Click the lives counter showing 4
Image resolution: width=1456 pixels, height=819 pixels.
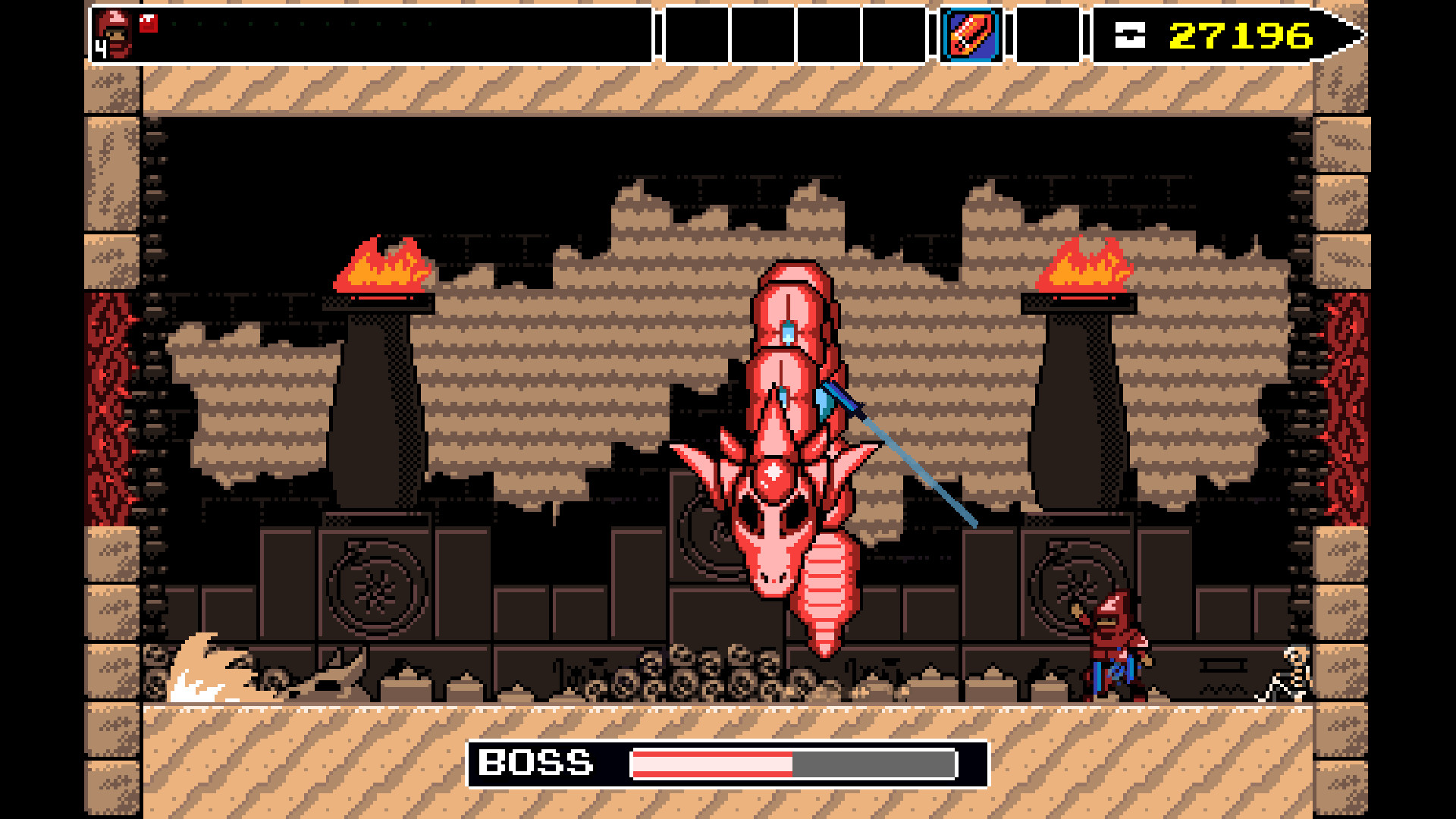(101, 49)
